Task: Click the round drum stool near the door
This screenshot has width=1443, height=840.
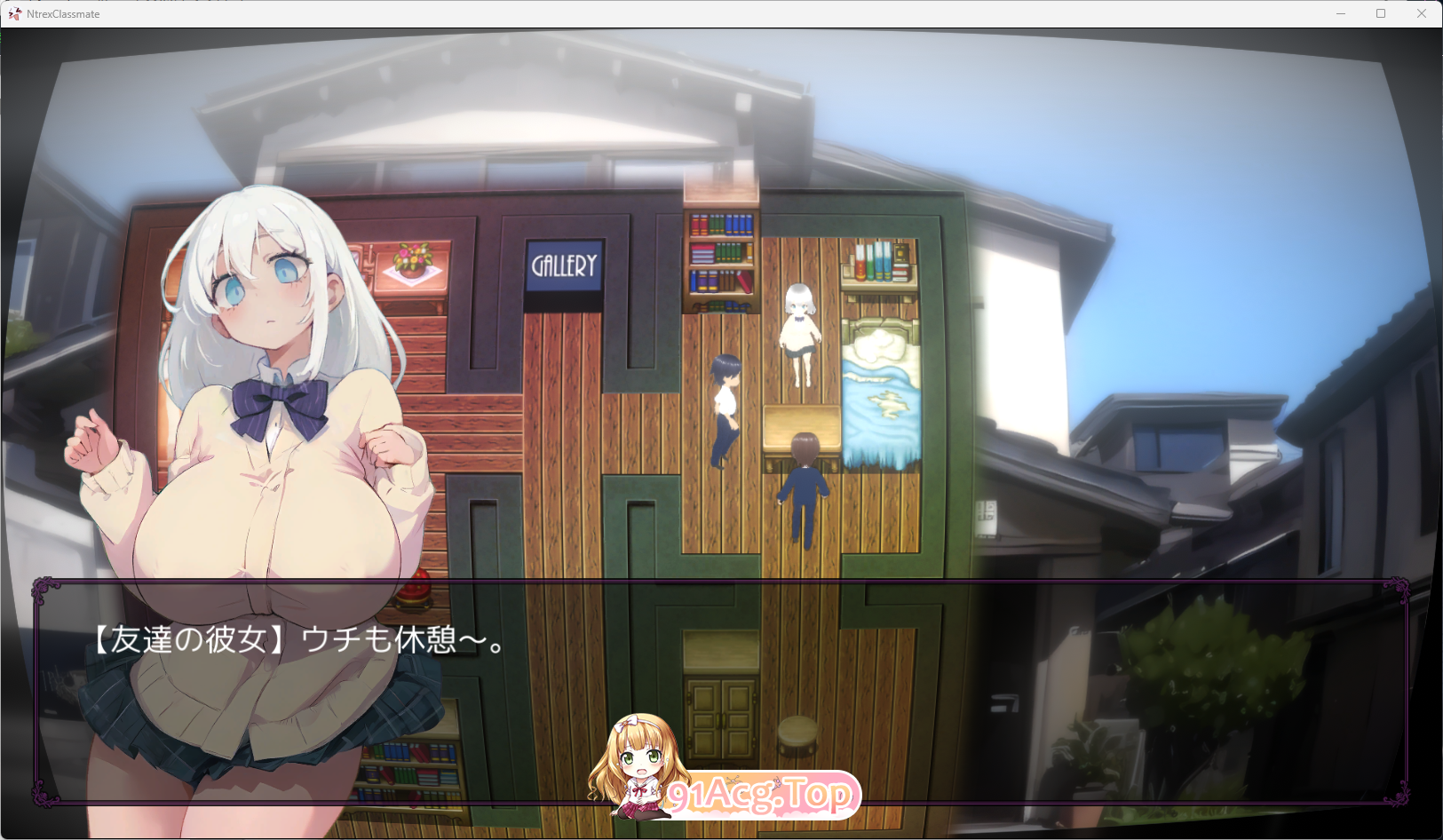Action: click(797, 734)
